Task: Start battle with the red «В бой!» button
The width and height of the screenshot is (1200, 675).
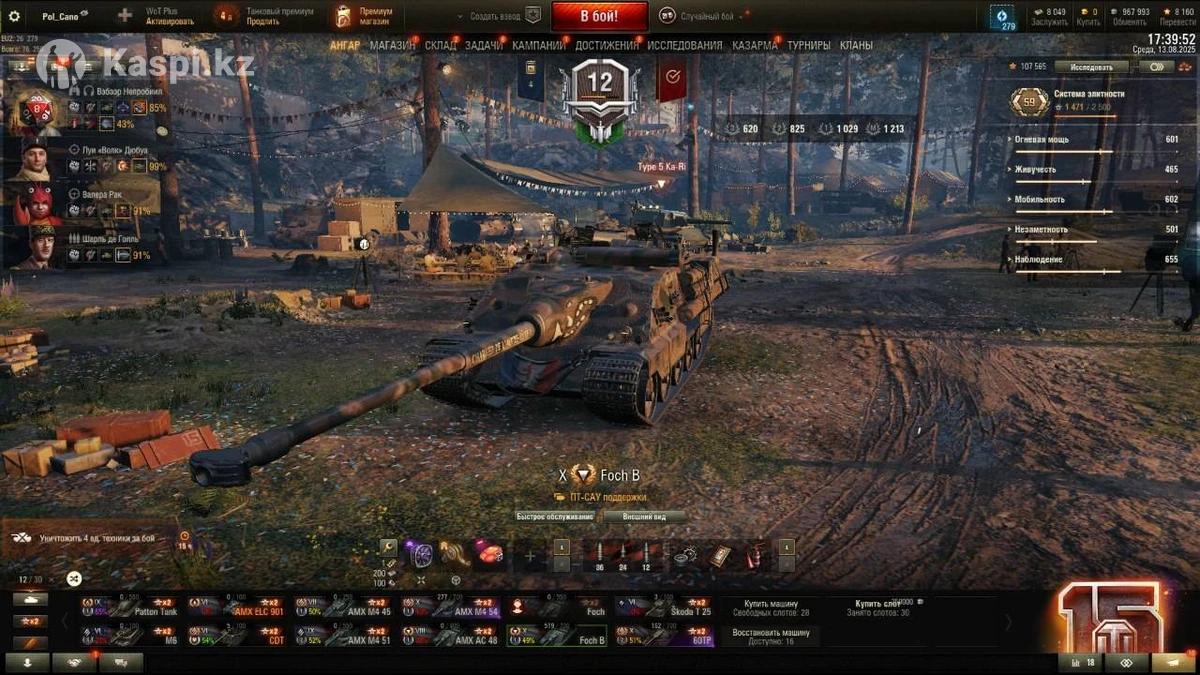Action: pos(599,16)
